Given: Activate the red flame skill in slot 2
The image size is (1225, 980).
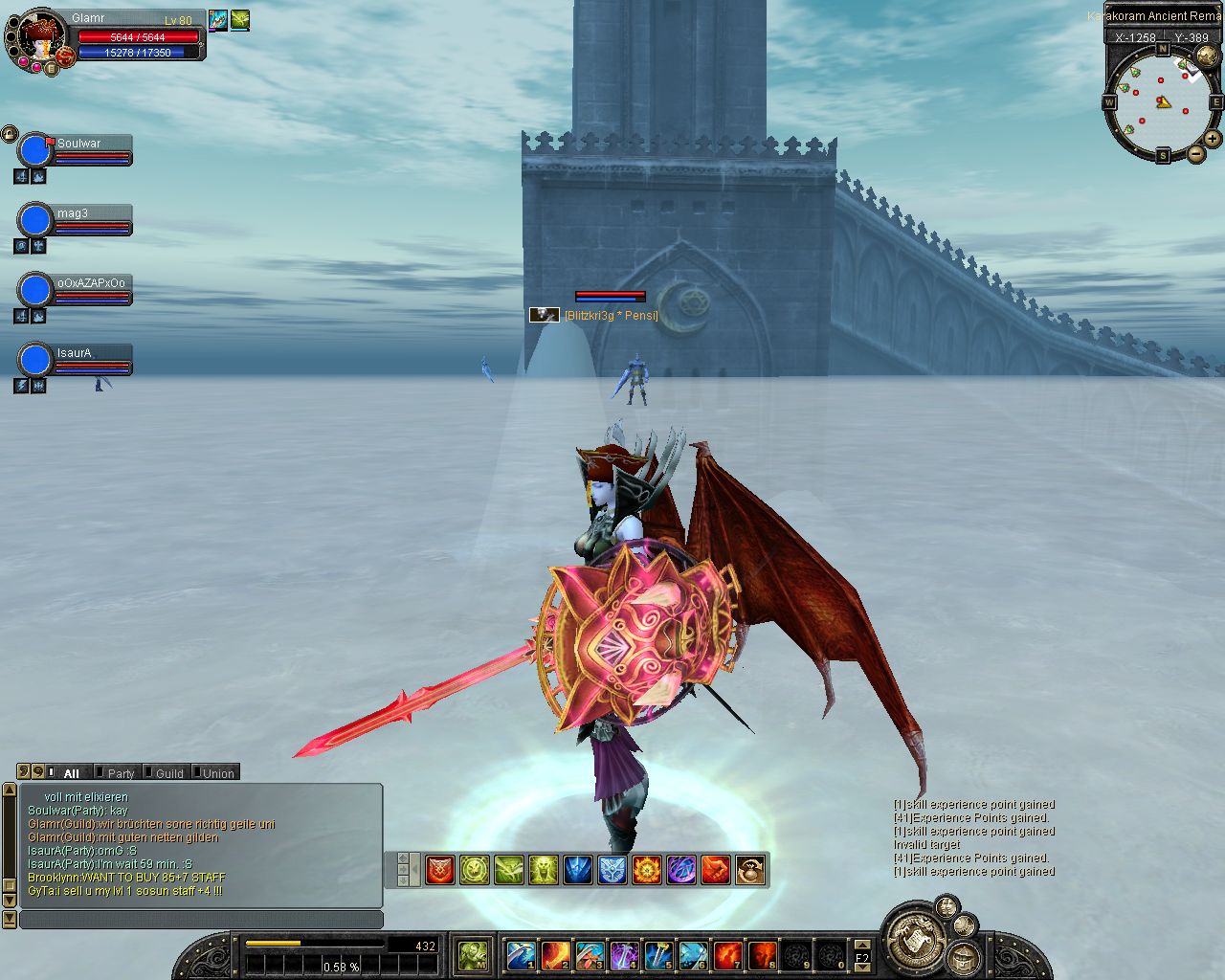Looking at the screenshot, I should point(556,955).
